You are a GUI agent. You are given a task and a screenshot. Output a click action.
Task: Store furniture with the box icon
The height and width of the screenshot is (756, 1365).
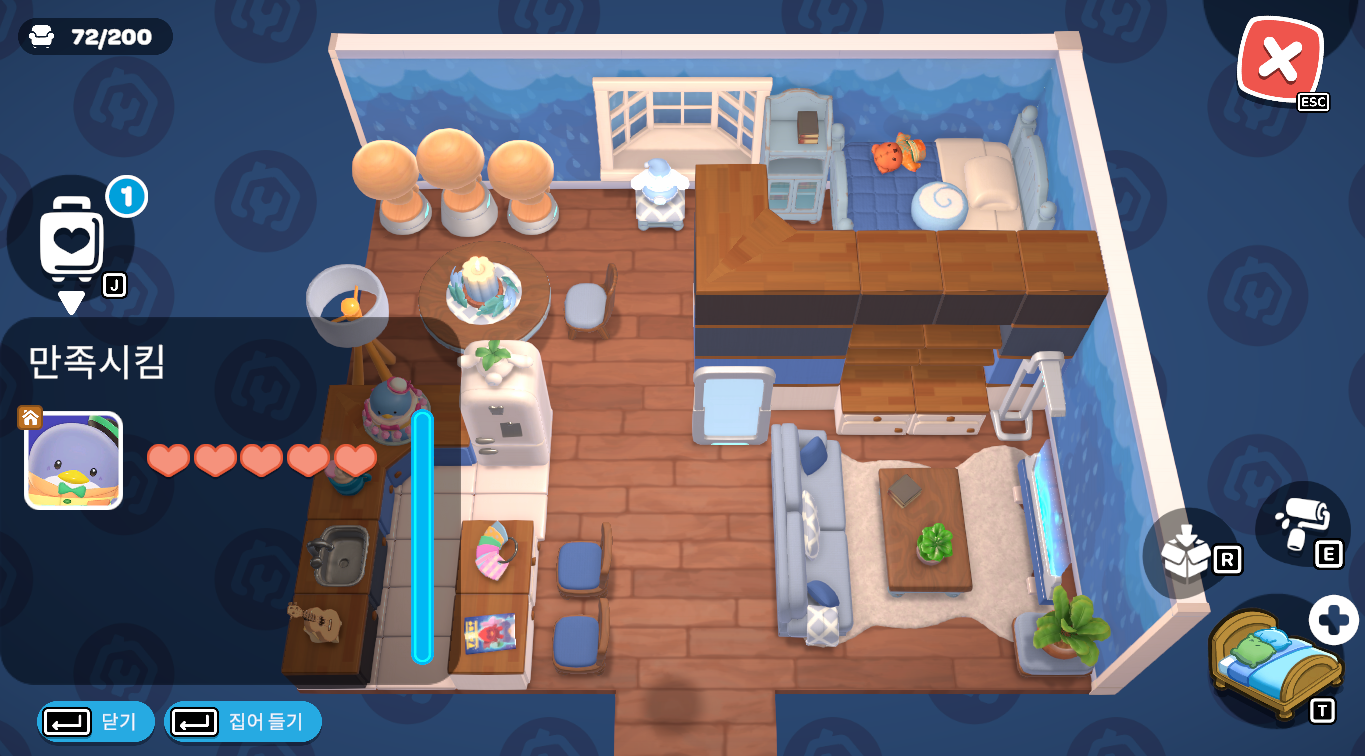1189,552
